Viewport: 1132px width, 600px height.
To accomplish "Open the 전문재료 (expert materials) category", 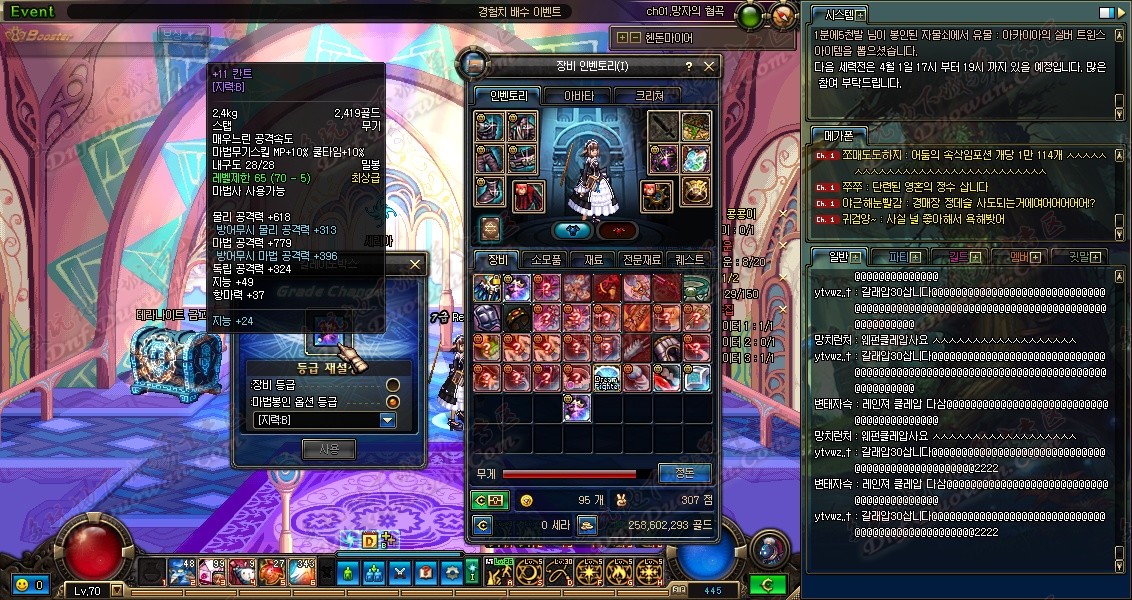I will tap(640, 259).
